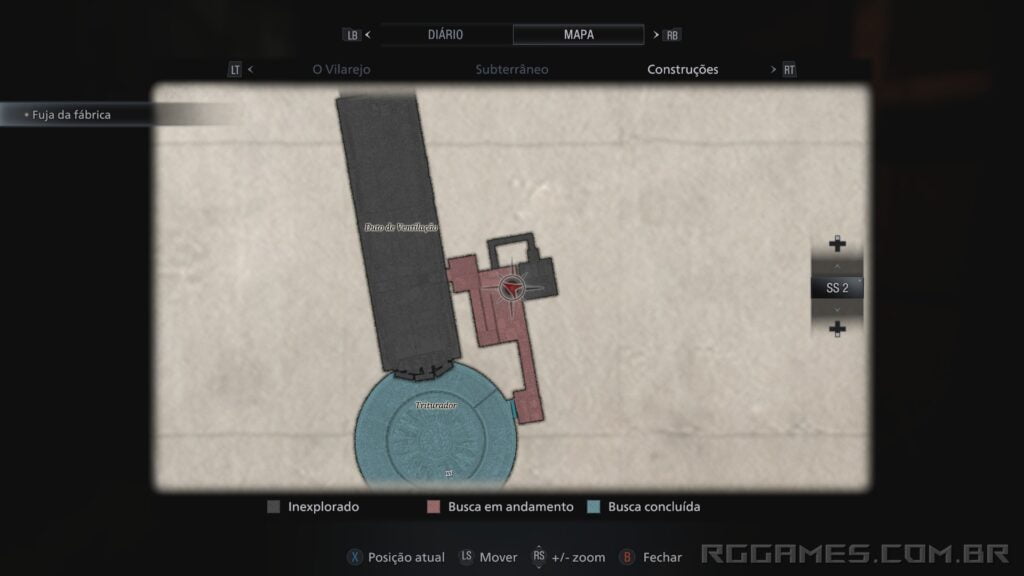The width and height of the screenshot is (1024, 576).
Task: Select the MAPA tab
Action: coord(578,34)
